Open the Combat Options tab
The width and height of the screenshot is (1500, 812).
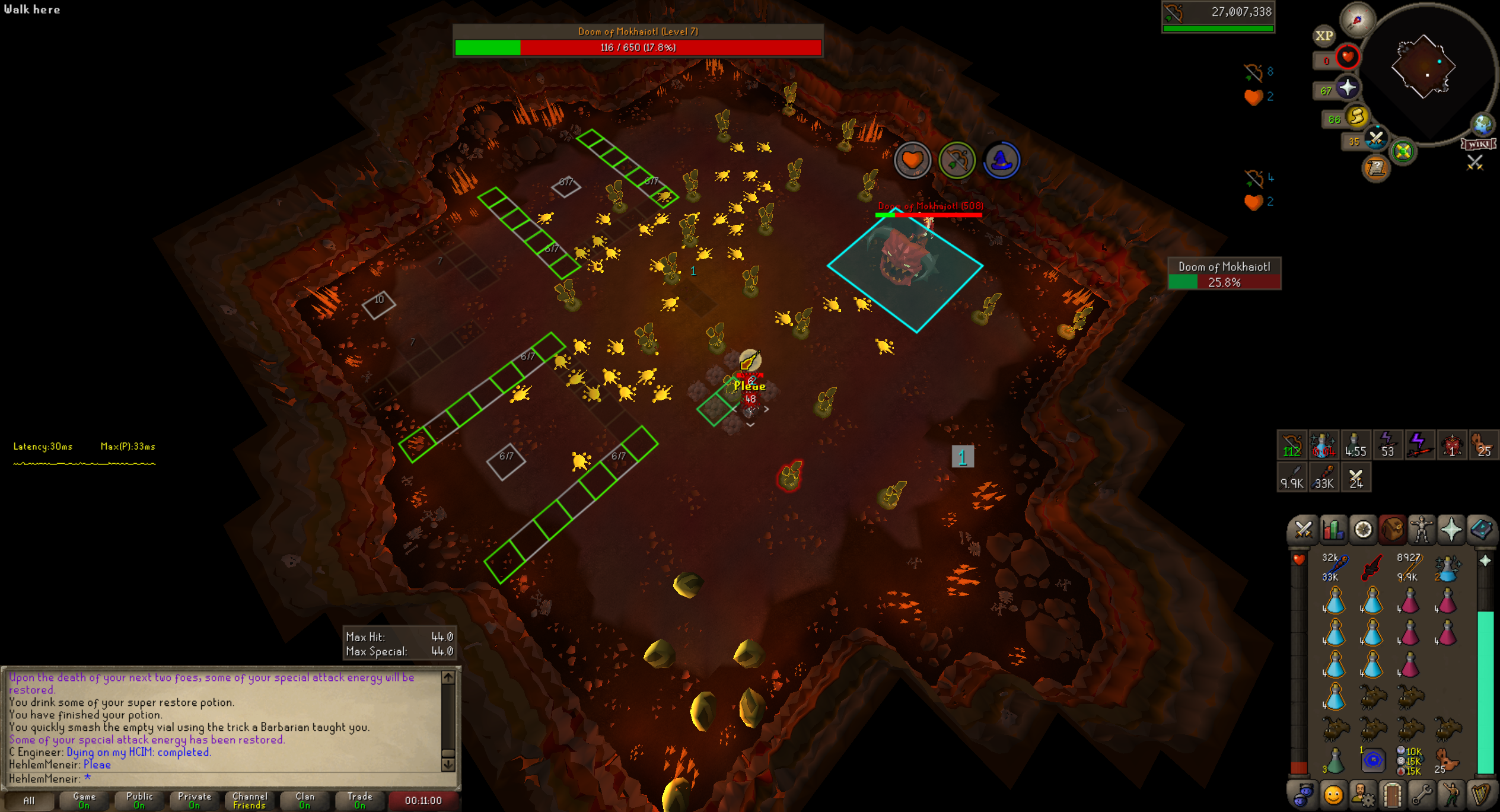[x=1302, y=530]
